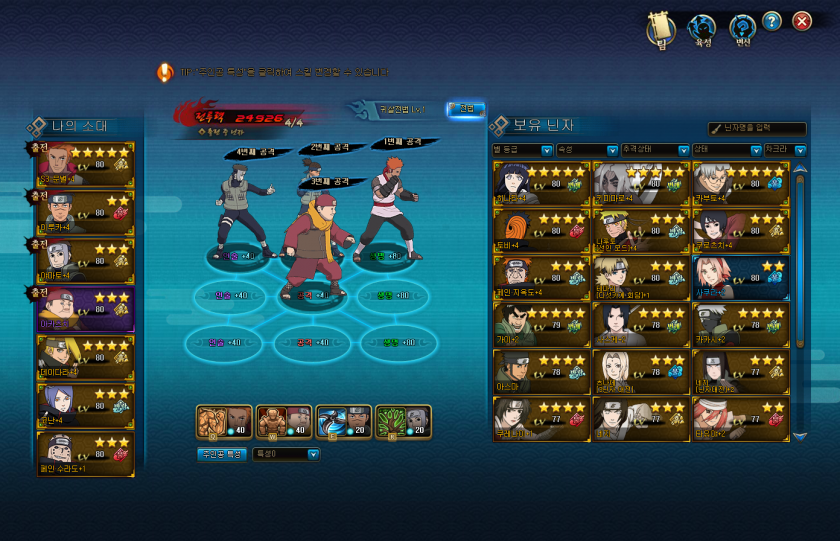The width and height of the screenshot is (840, 541).
Task: Click the 주인공 특성 button
Action: click(x=221, y=454)
